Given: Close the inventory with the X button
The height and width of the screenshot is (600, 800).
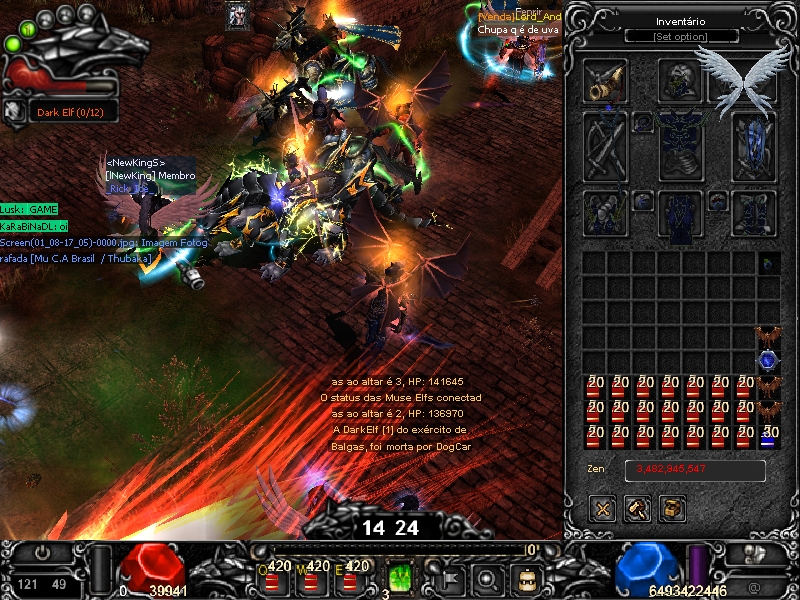Looking at the screenshot, I should point(602,509).
